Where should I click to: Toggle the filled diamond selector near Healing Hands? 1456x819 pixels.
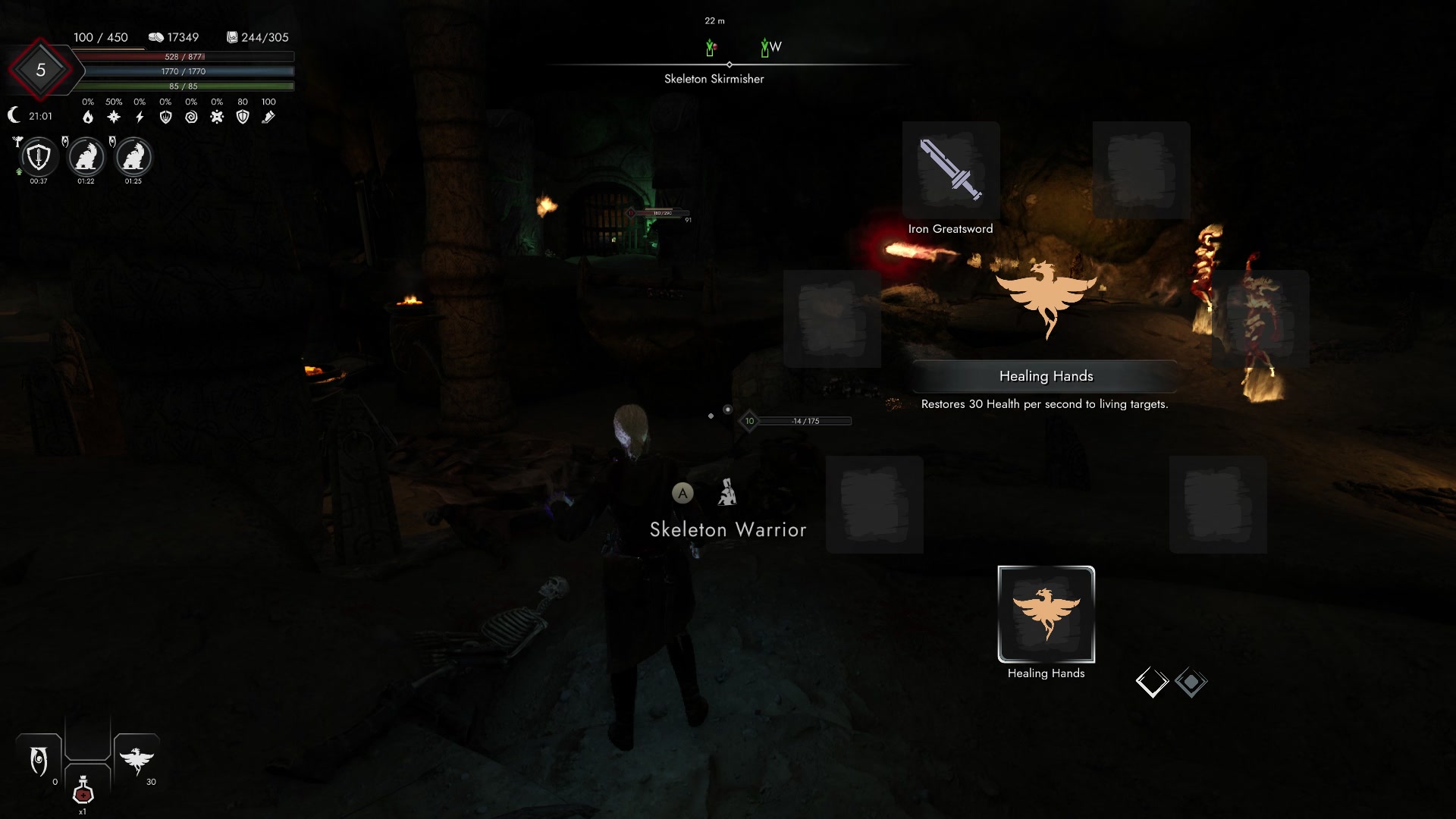coord(1192,682)
